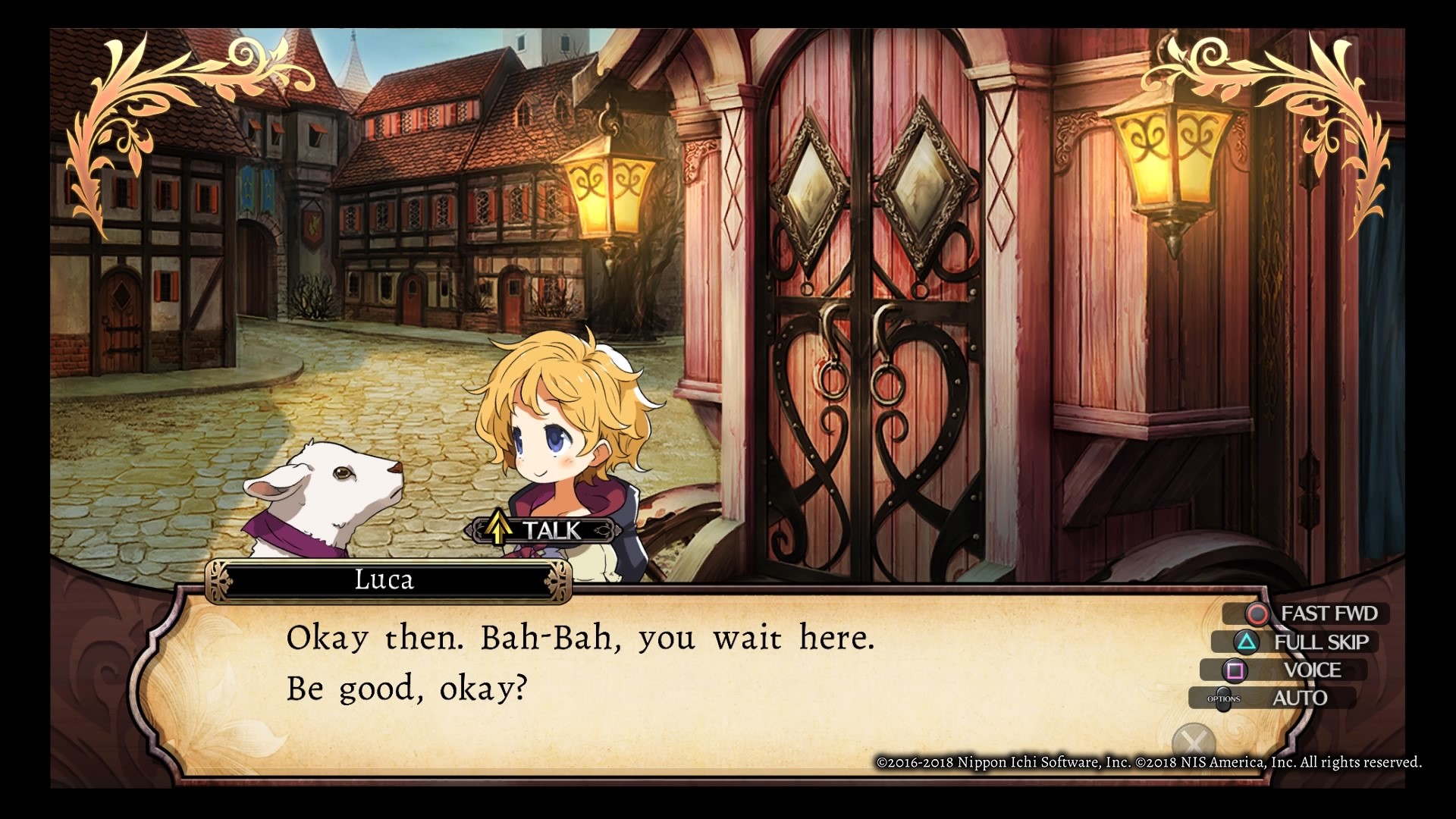Select the TALK interaction prompt
The height and width of the screenshot is (819, 1456).
[x=543, y=530]
